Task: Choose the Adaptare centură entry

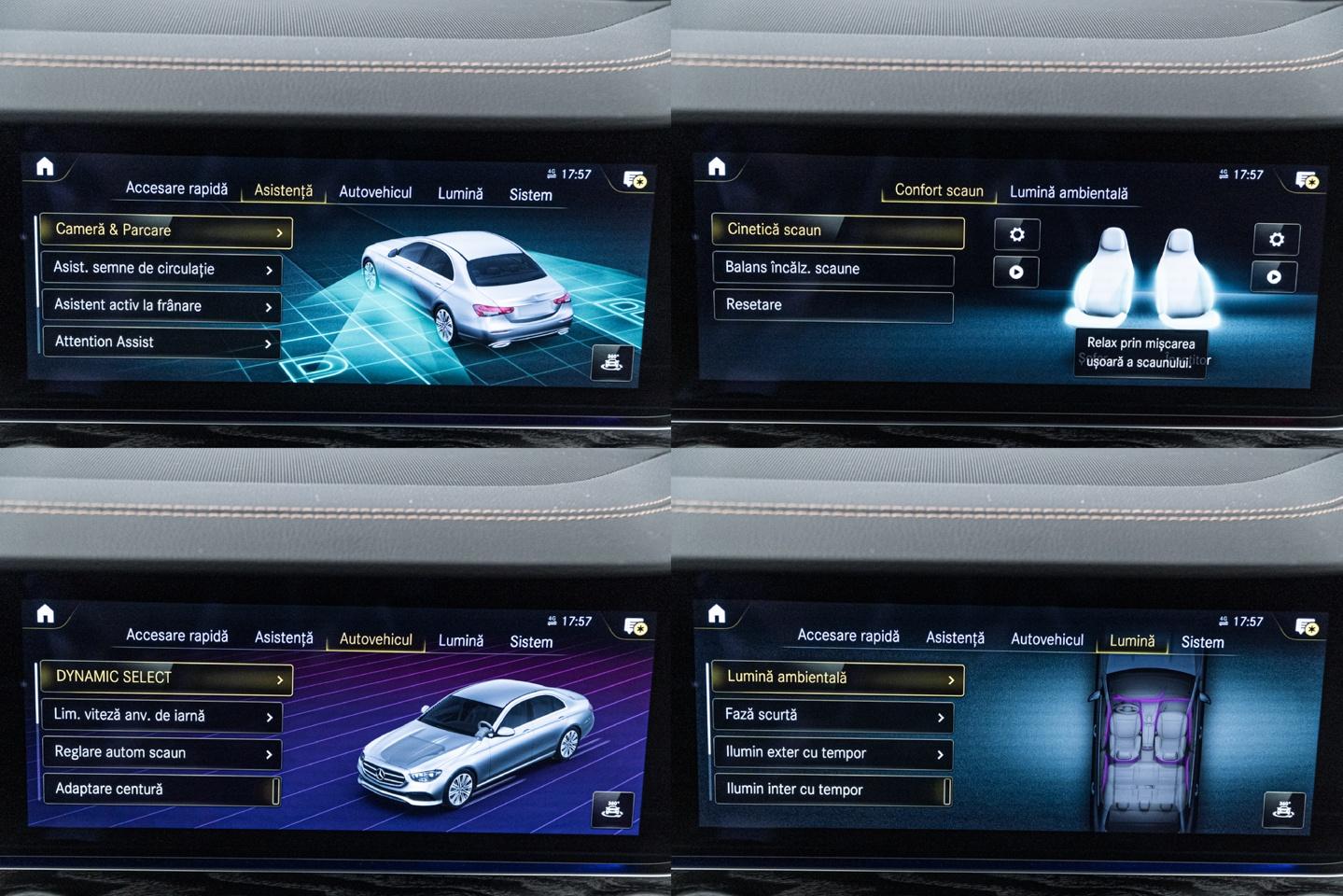Action: click(161, 790)
